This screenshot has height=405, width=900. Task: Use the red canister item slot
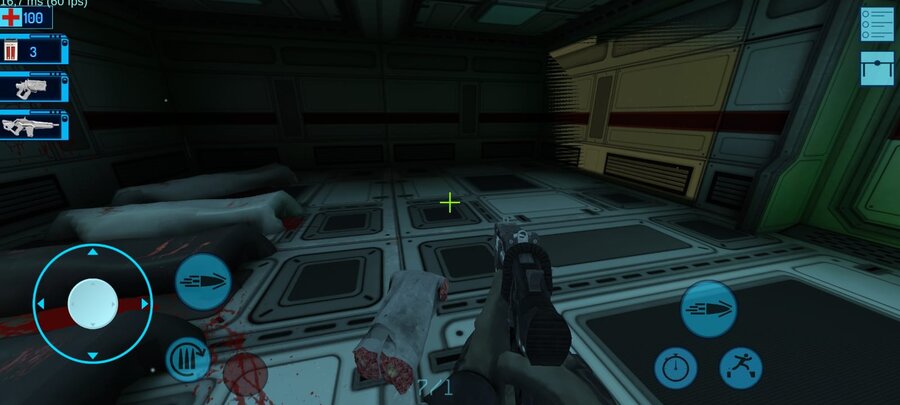[34, 50]
